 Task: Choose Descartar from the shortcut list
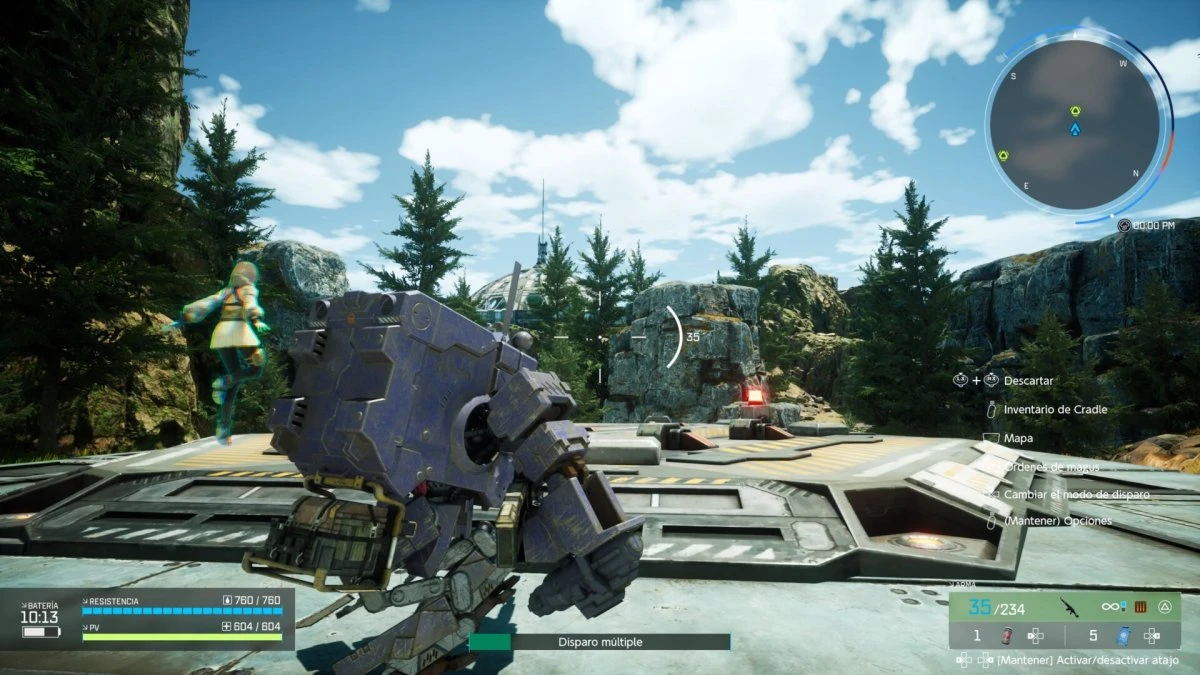point(1027,381)
